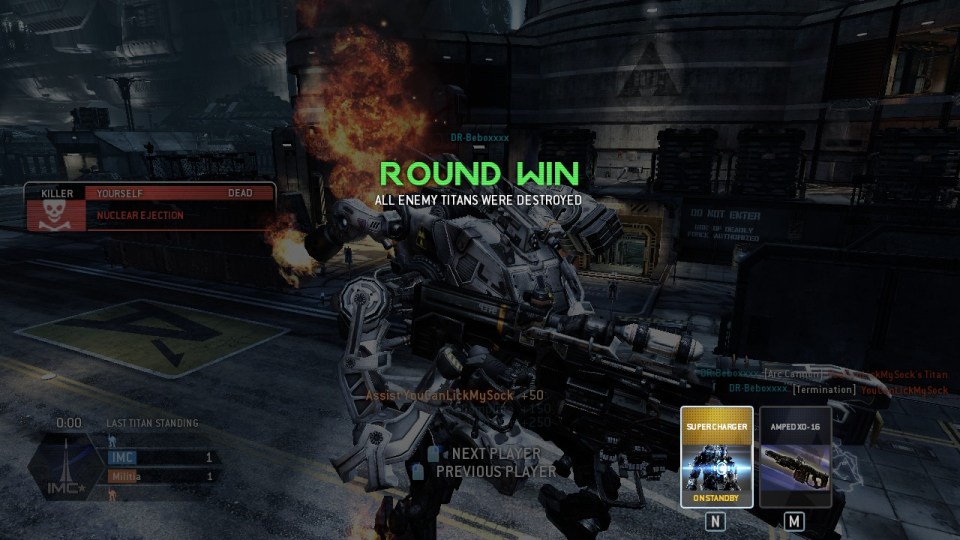Select the Nuclear Ejection killer panel
The height and width of the screenshot is (540, 960).
pyautogui.click(x=150, y=207)
